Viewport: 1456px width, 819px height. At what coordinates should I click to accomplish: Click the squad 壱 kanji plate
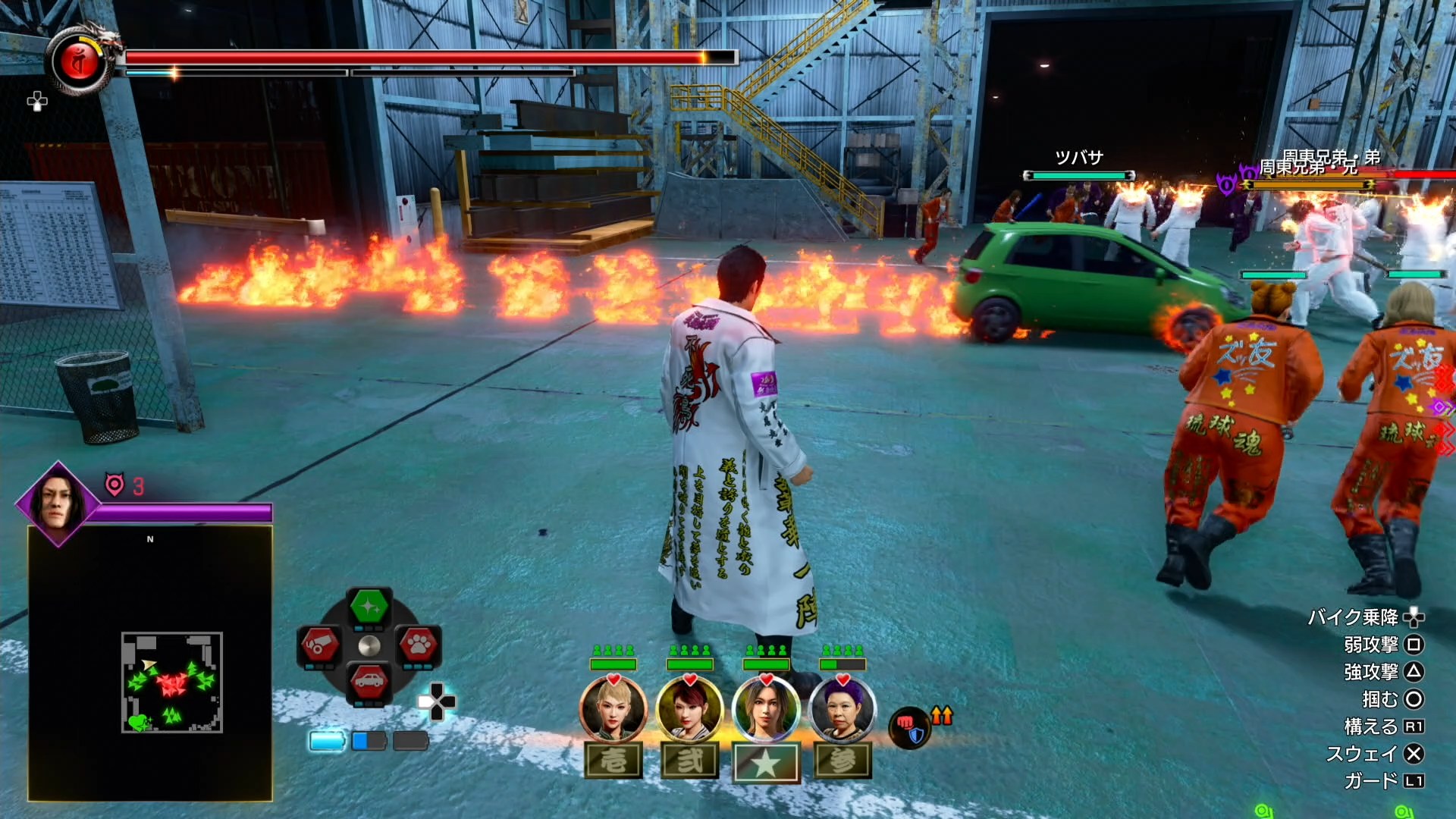pos(613,761)
